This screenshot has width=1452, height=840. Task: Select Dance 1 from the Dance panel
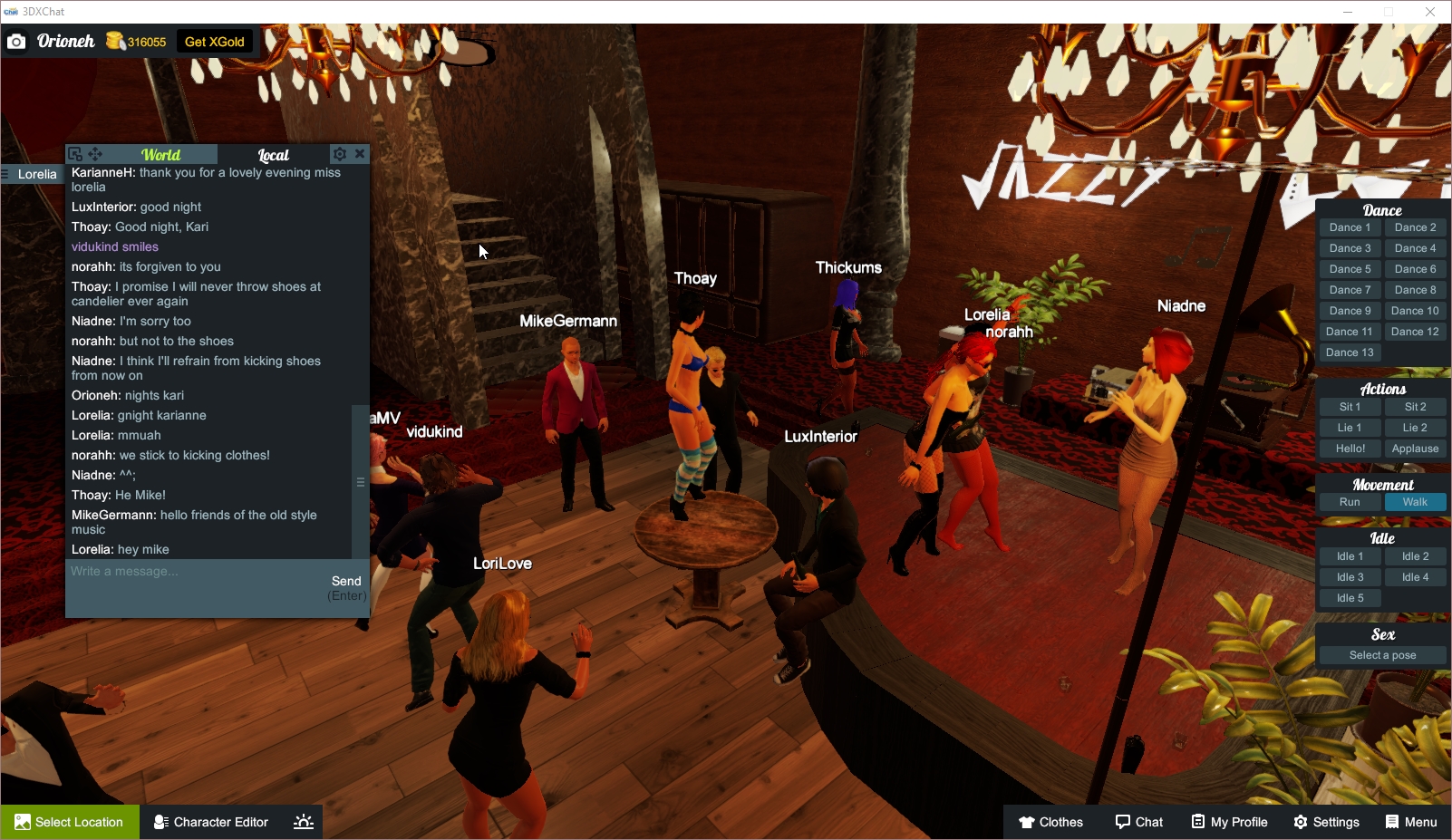(x=1350, y=227)
